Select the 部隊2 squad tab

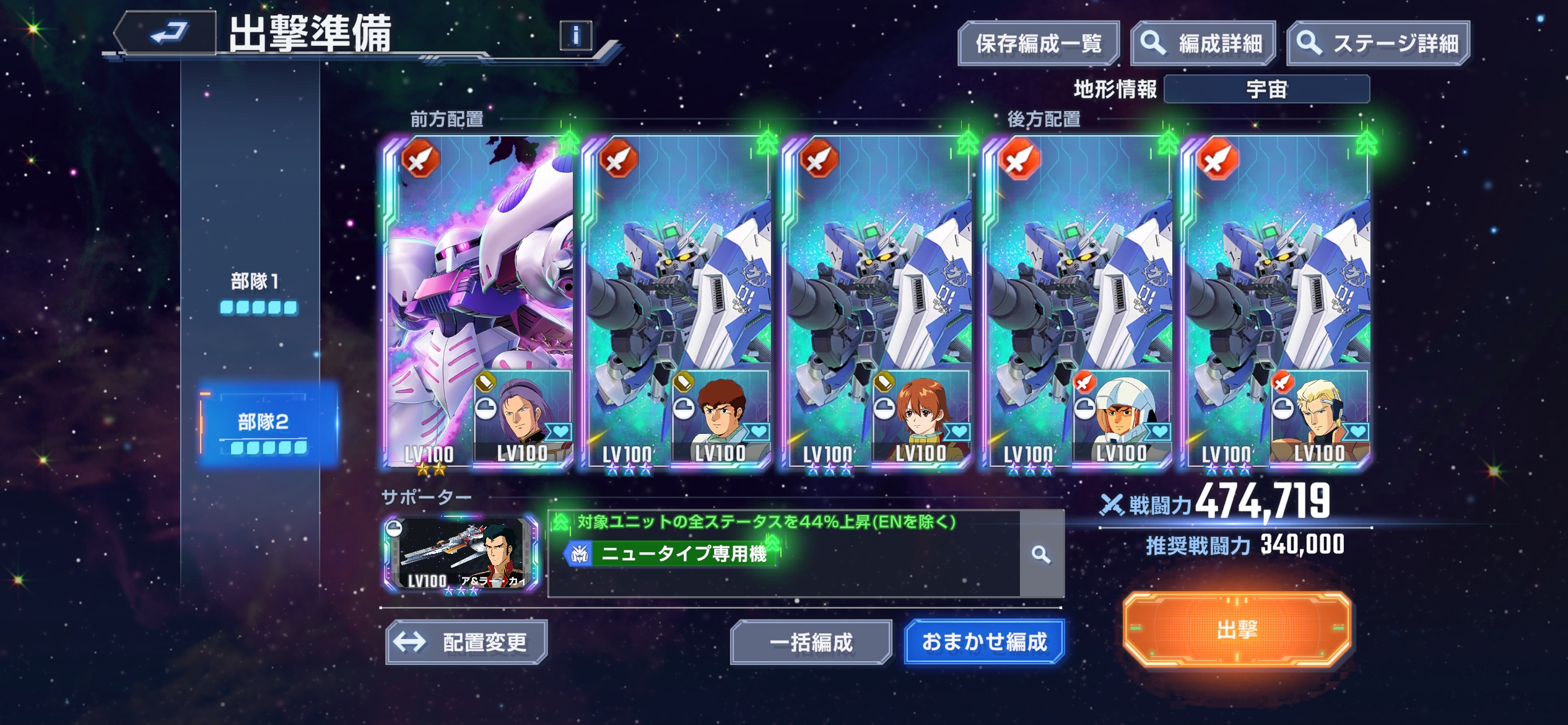[x=266, y=428]
